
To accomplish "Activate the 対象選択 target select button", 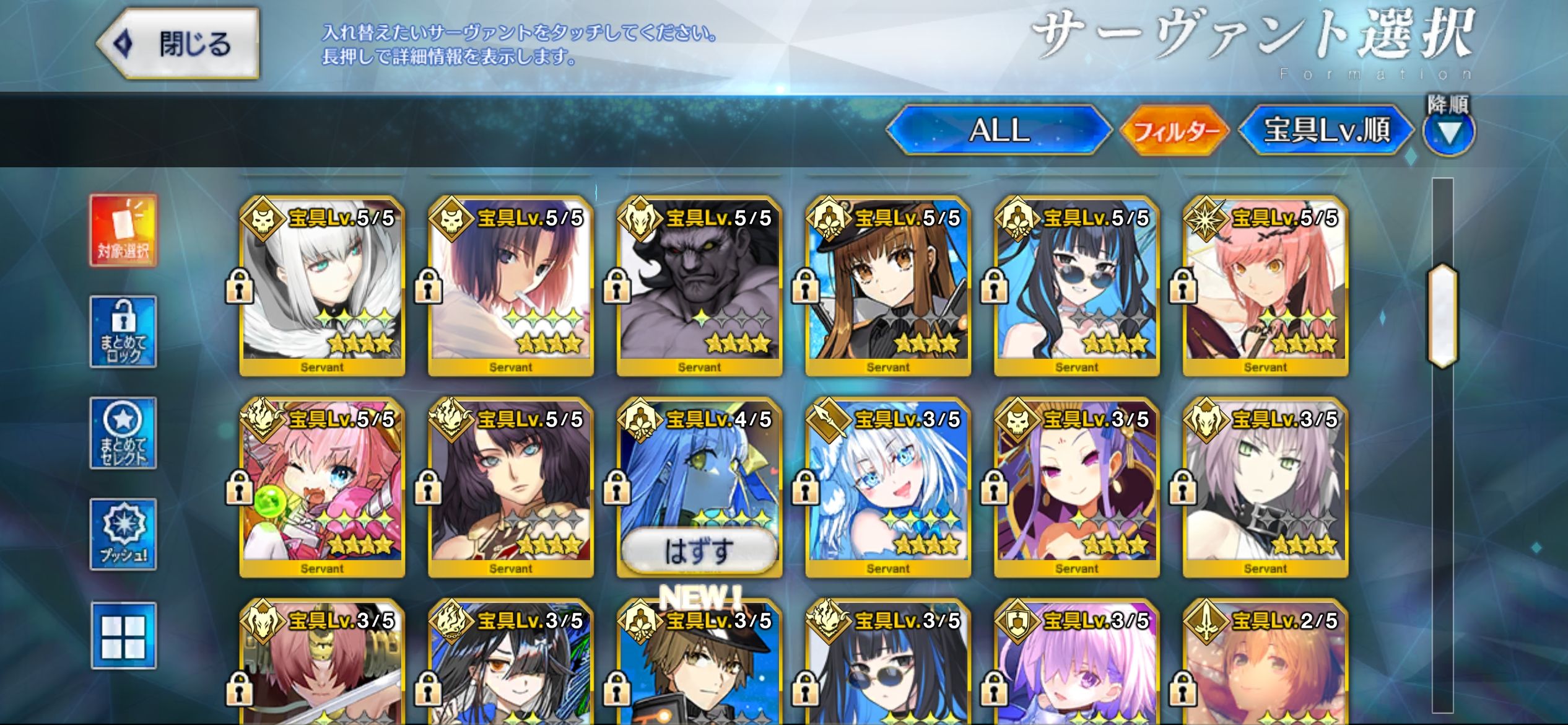I will tap(123, 231).
